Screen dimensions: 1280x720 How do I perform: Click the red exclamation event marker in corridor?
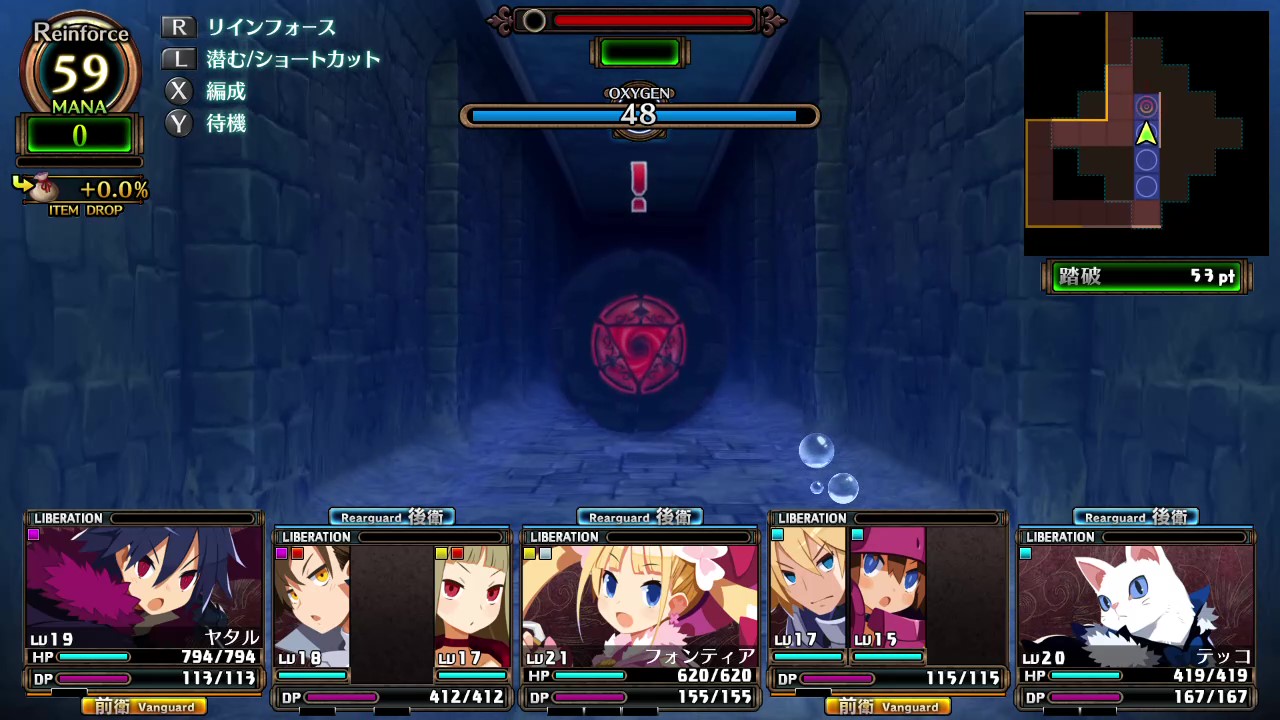638,186
